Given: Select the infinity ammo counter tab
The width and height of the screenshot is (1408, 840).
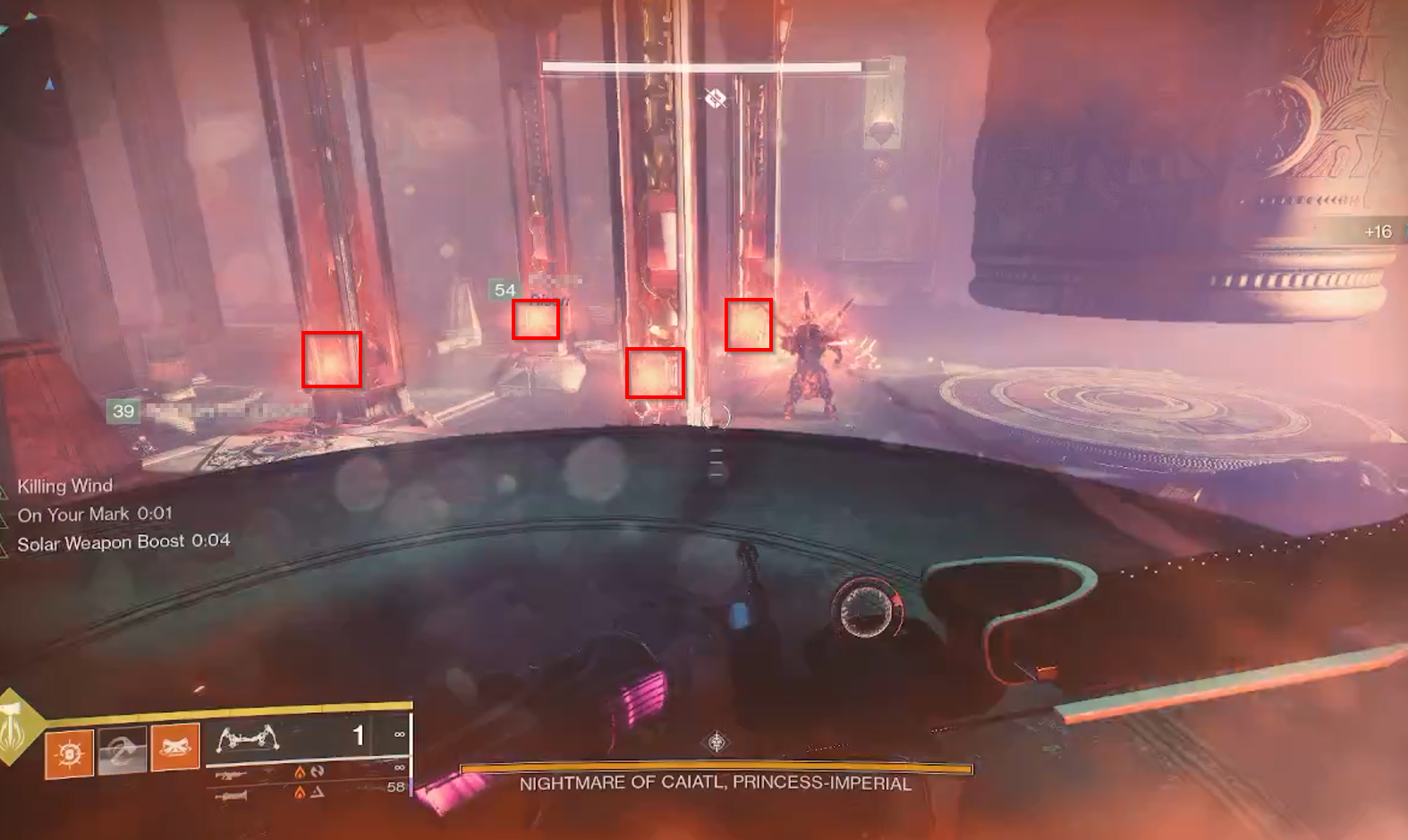Looking at the screenshot, I should (400, 735).
